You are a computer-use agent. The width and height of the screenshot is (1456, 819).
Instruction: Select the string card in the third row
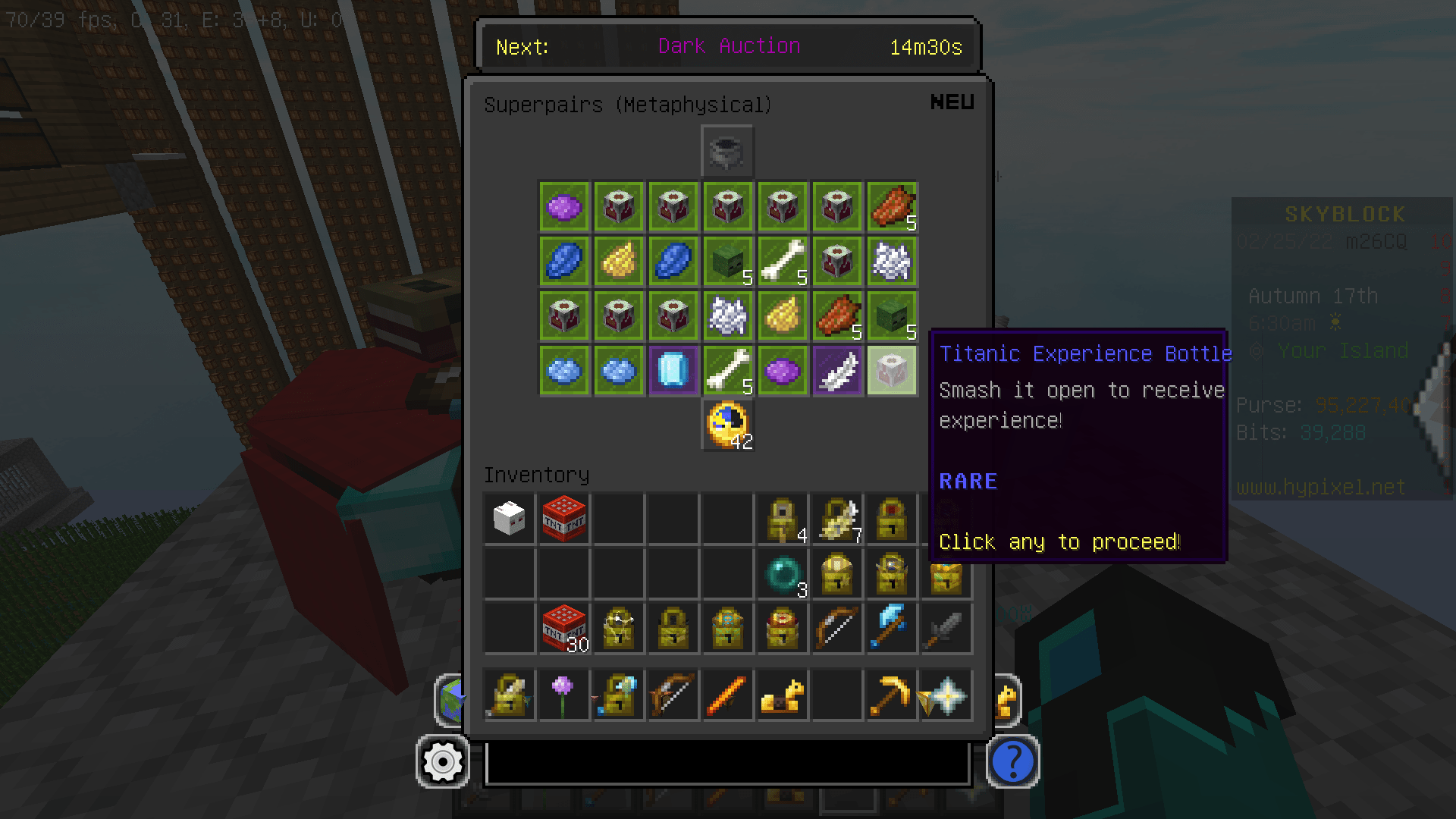[727, 315]
